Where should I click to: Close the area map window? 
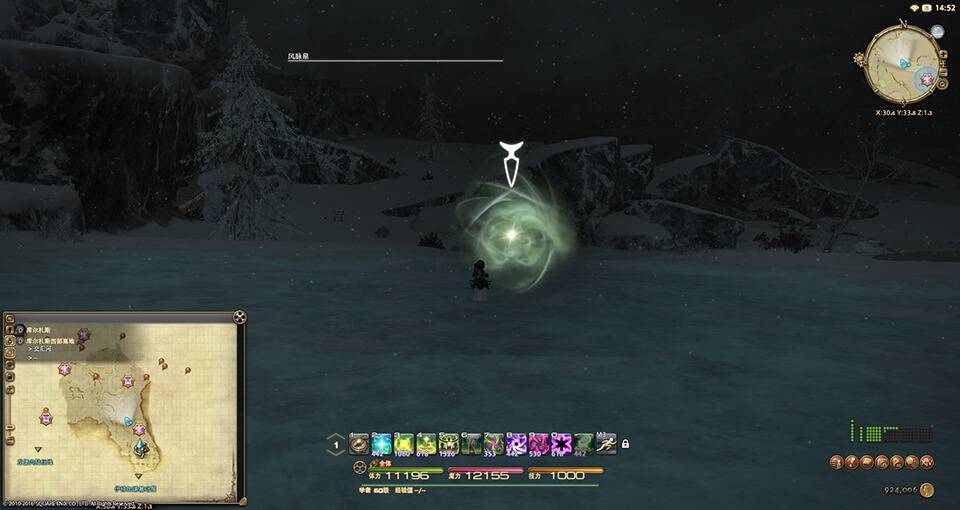pos(240,317)
